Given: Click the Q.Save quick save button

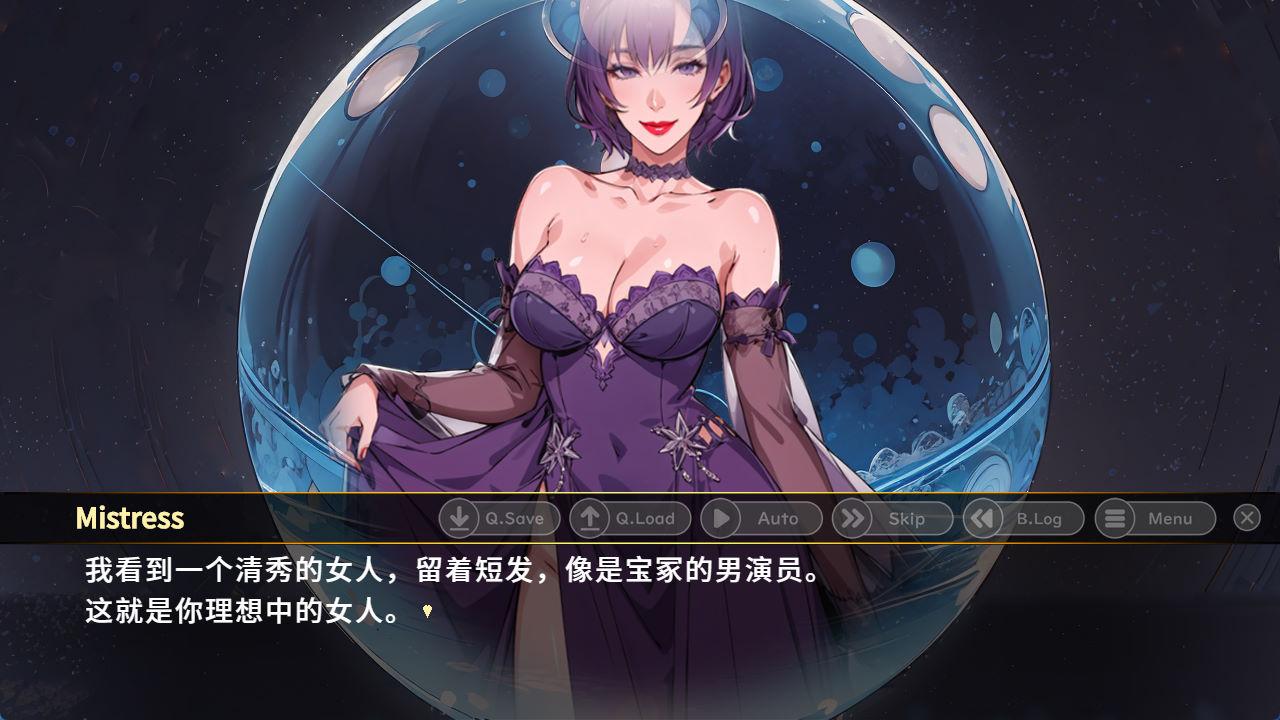Looking at the screenshot, I should pyautogui.click(x=499, y=518).
